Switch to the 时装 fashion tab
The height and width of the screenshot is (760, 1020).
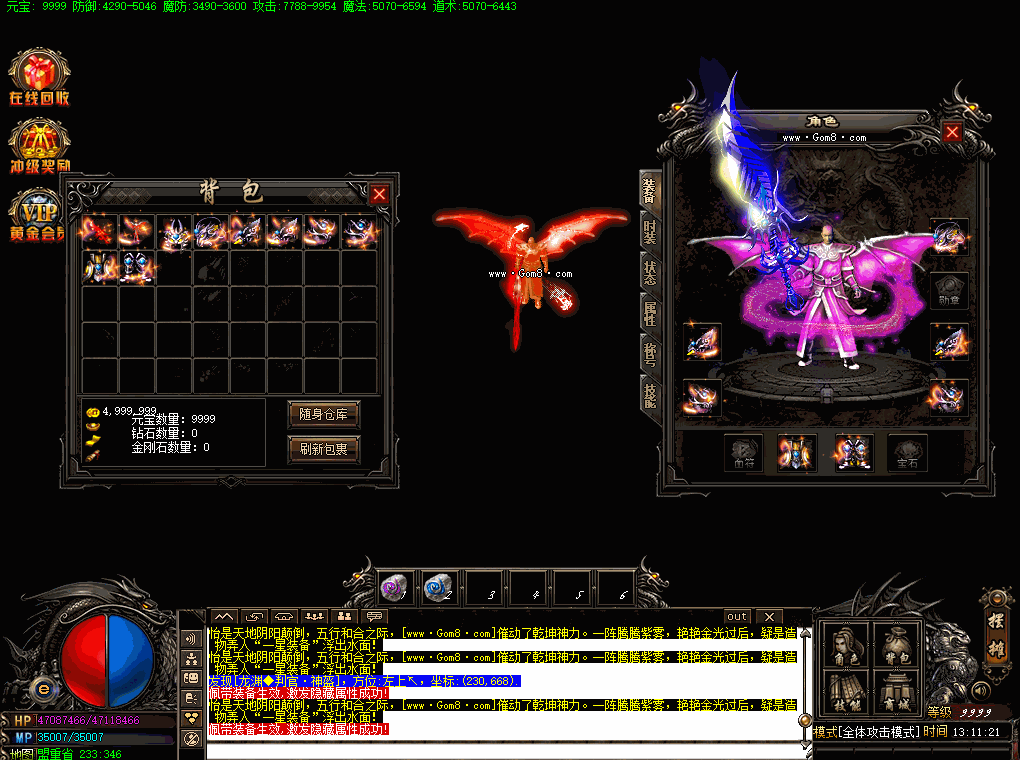pyautogui.click(x=649, y=232)
